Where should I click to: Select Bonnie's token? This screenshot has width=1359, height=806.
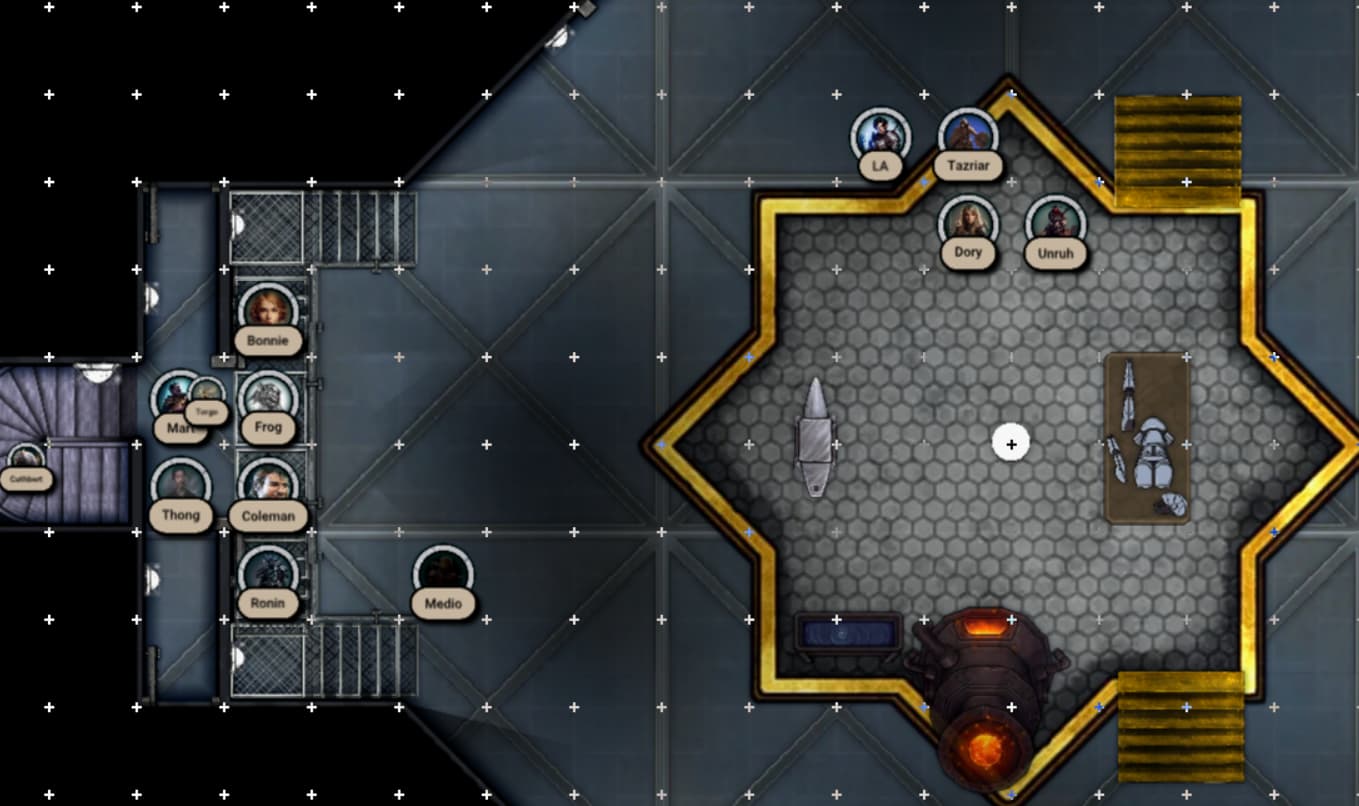pos(267,312)
